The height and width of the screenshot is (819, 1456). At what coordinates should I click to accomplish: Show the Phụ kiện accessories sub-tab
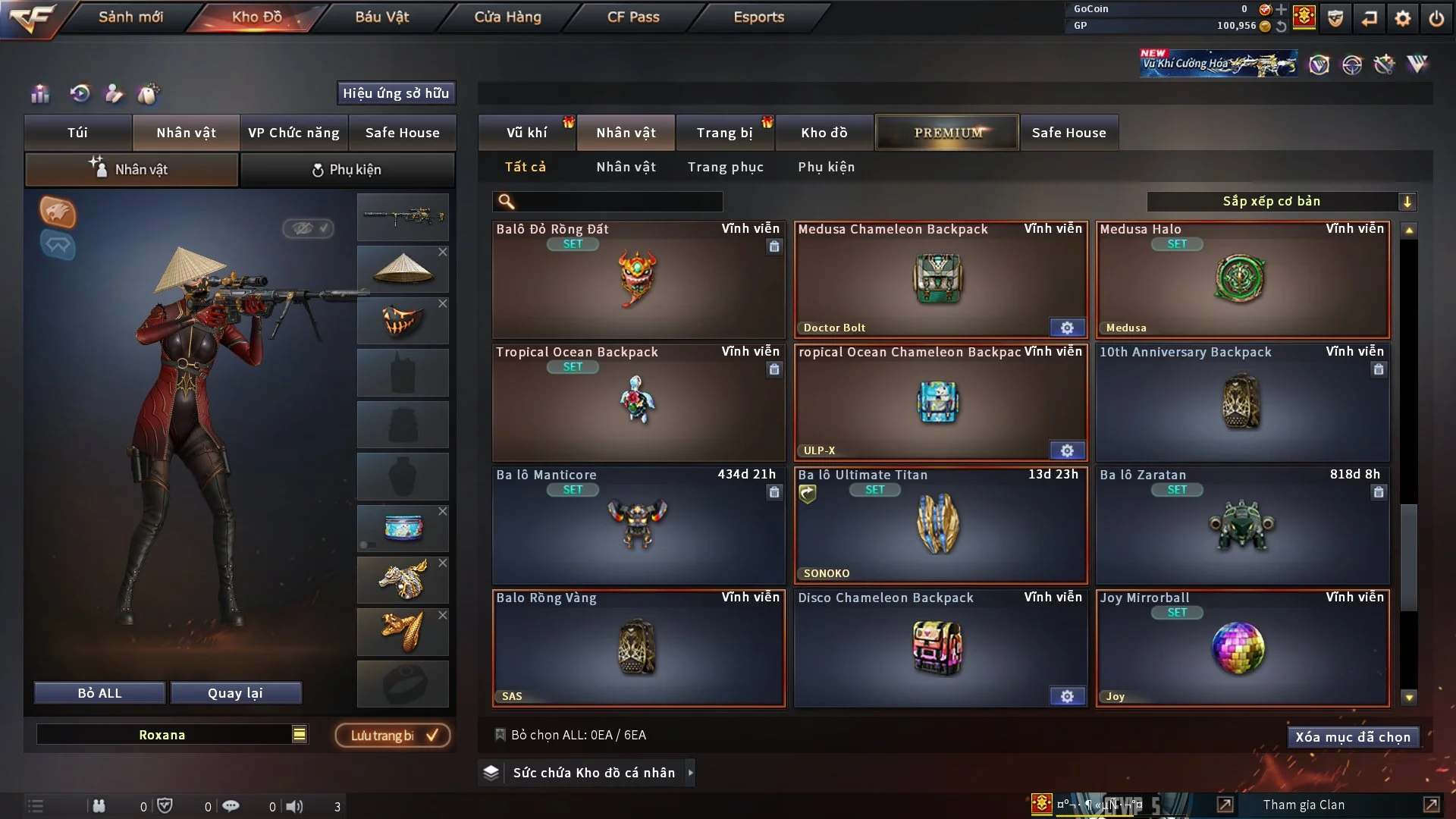tap(826, 167)
